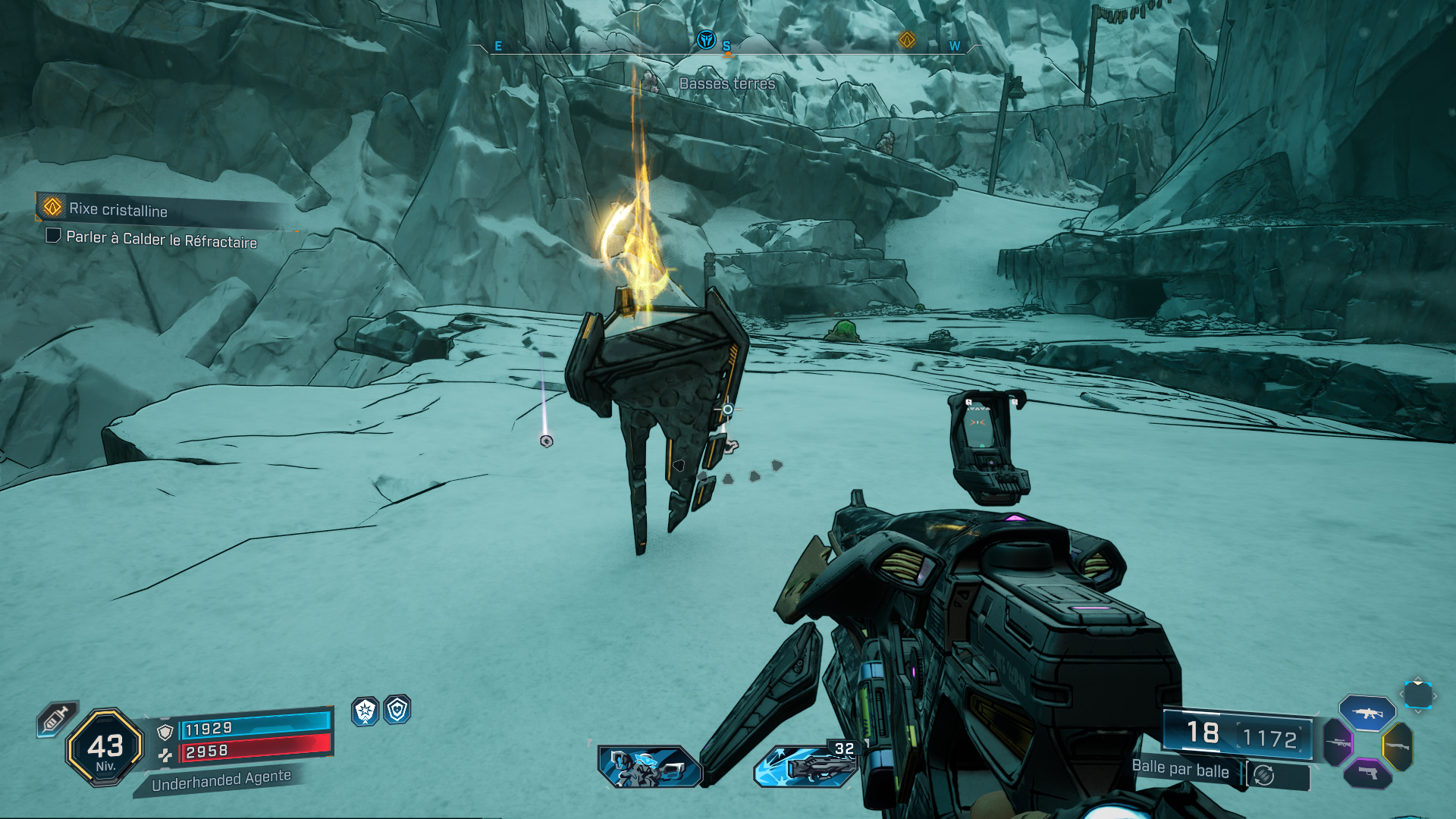Image resolution: width=1456 pixels, height=819 pixels.
Task: Click the blue quest marker on compass
Action: pos(706,39)
